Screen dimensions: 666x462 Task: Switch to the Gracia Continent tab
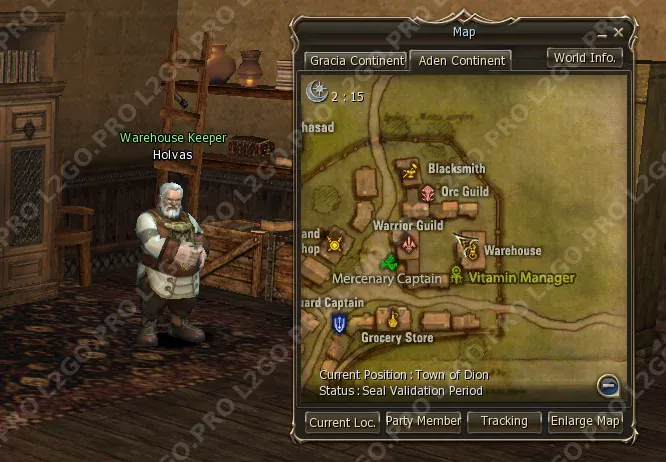point(356,61)
